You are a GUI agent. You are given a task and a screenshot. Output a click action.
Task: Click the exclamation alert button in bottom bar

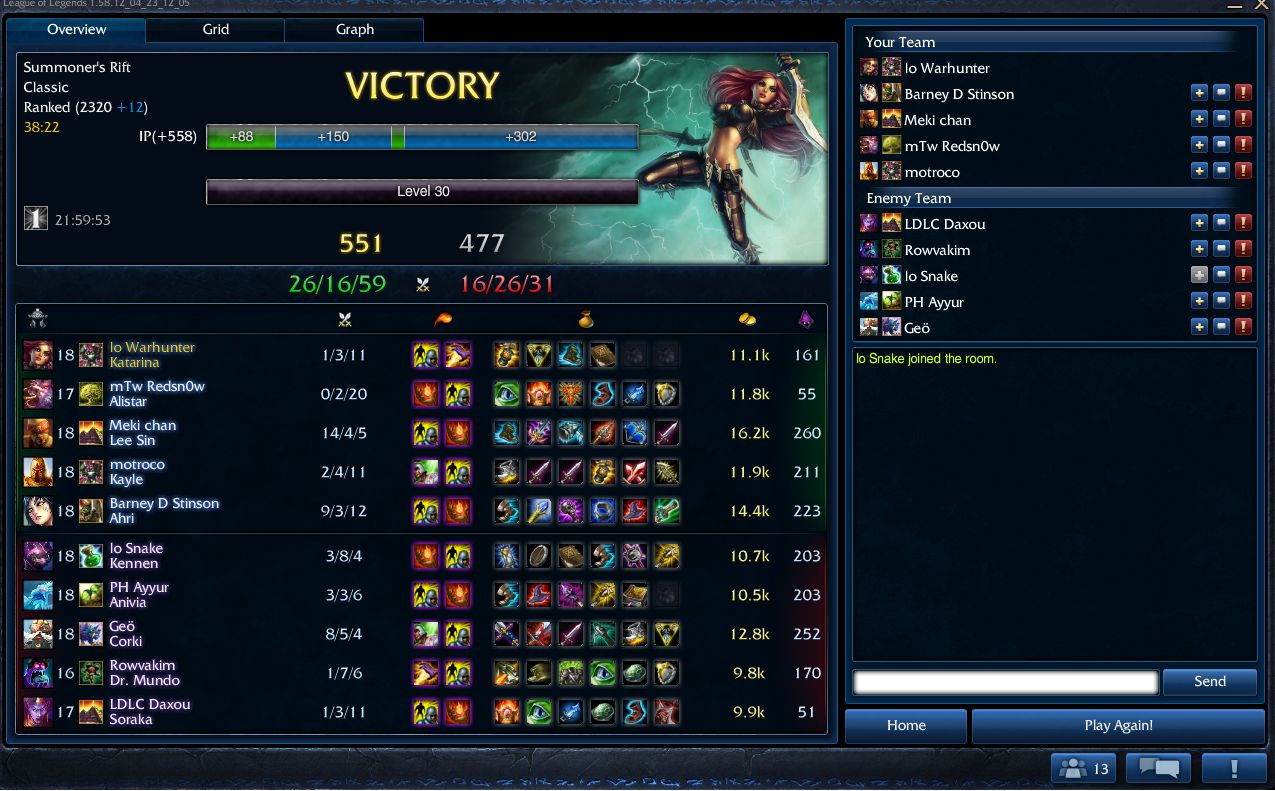tap(1234, 769)
